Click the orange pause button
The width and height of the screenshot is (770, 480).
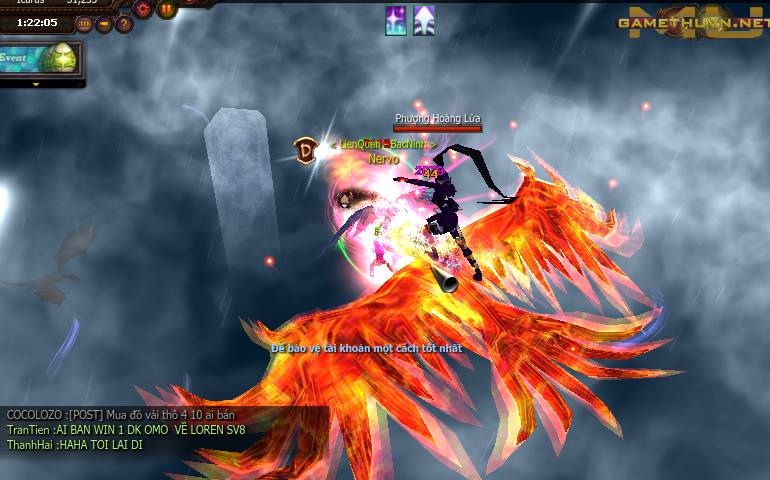(x=166, y=9)
